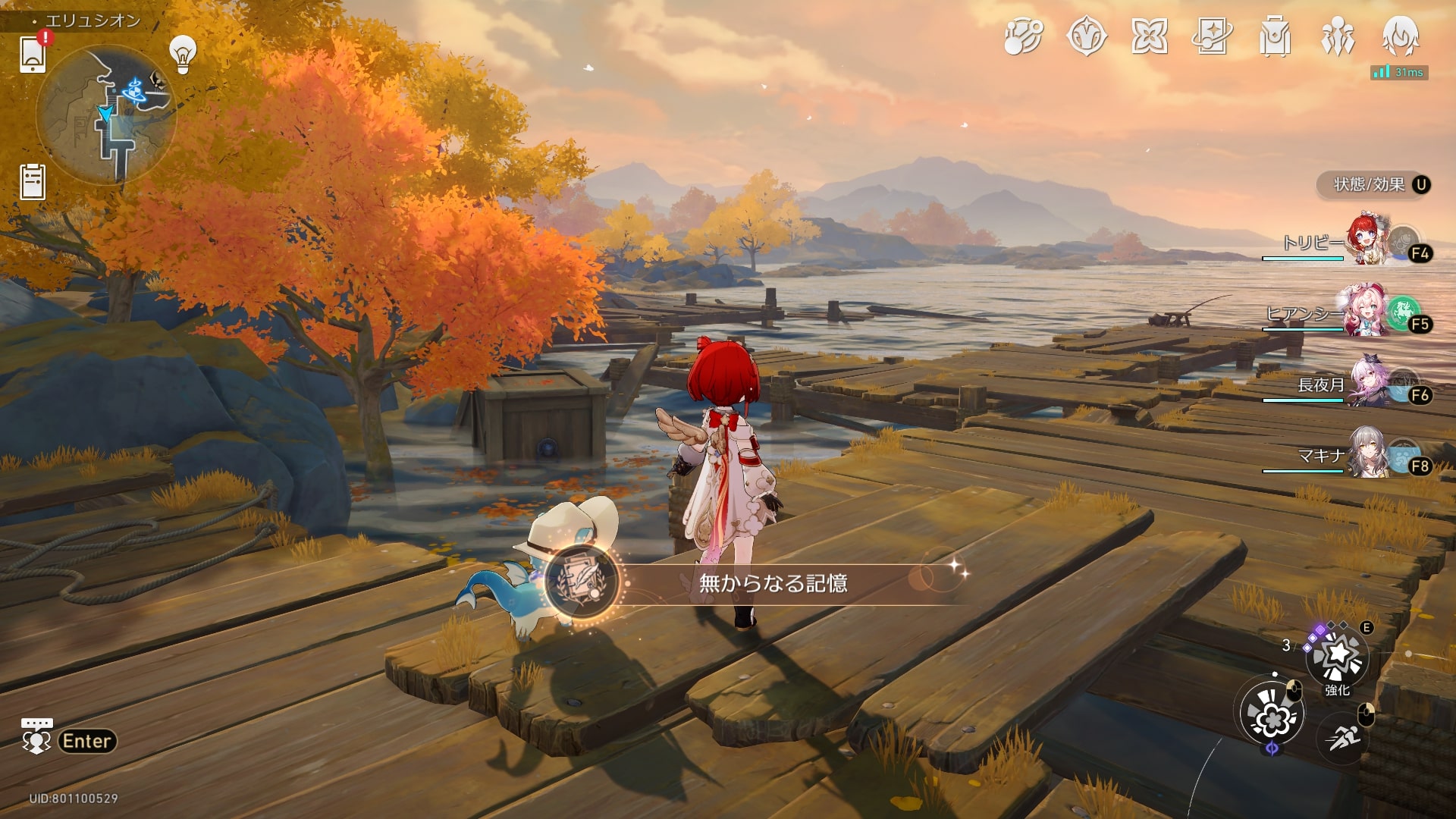Switch to party member 長夜月

(1370, 384)
